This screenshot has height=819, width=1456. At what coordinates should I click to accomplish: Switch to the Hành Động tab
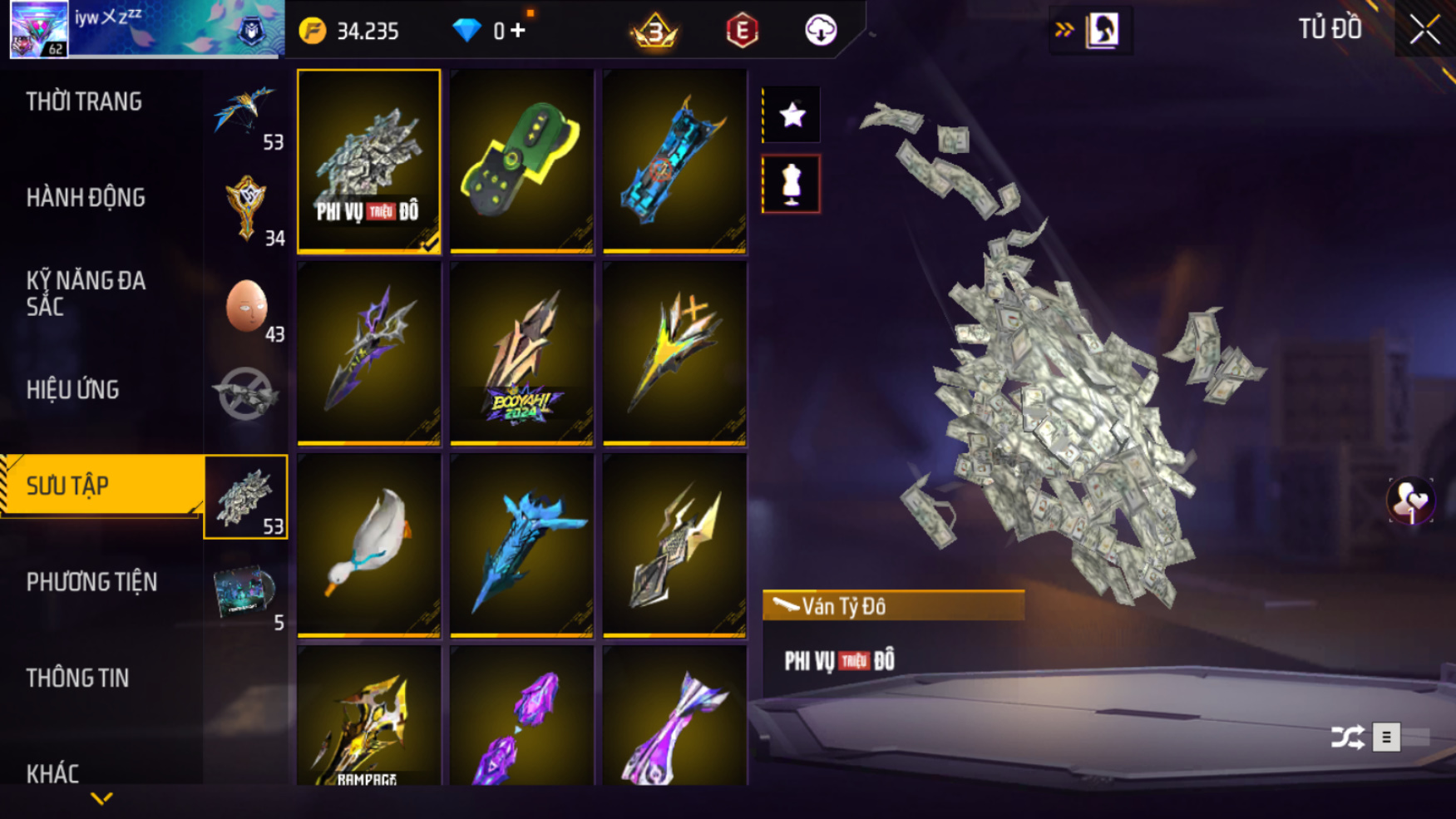[x=86, y=198]
